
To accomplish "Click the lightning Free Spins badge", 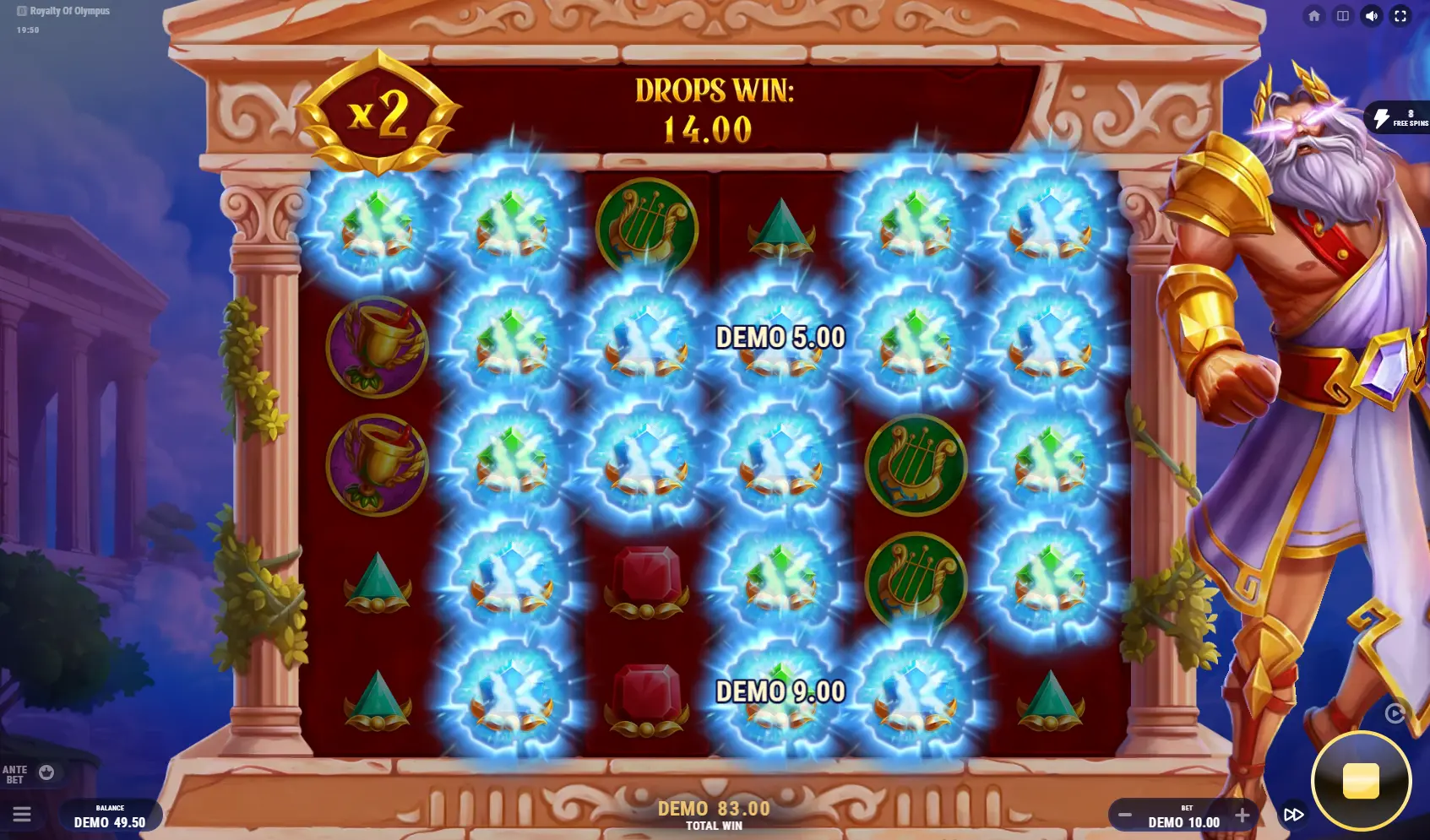I will pos(1398,119).
